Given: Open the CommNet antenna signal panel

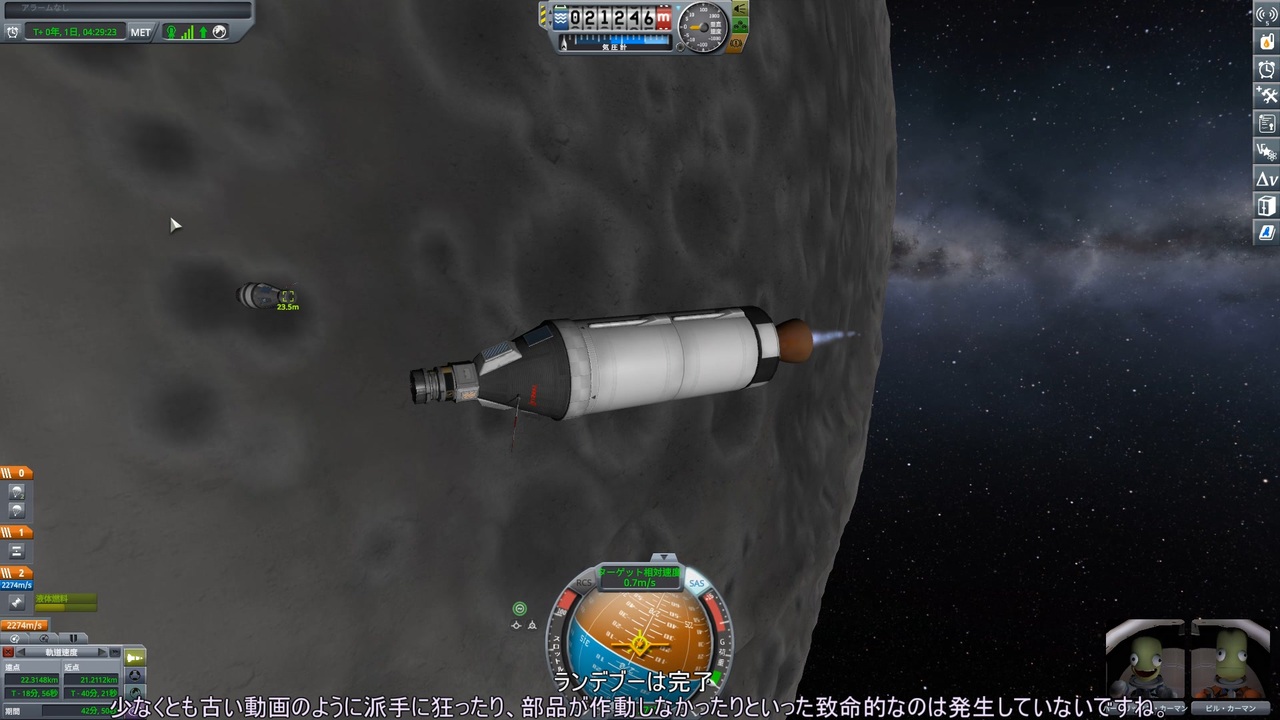Looking at the screenshot, I should 1265,16.
